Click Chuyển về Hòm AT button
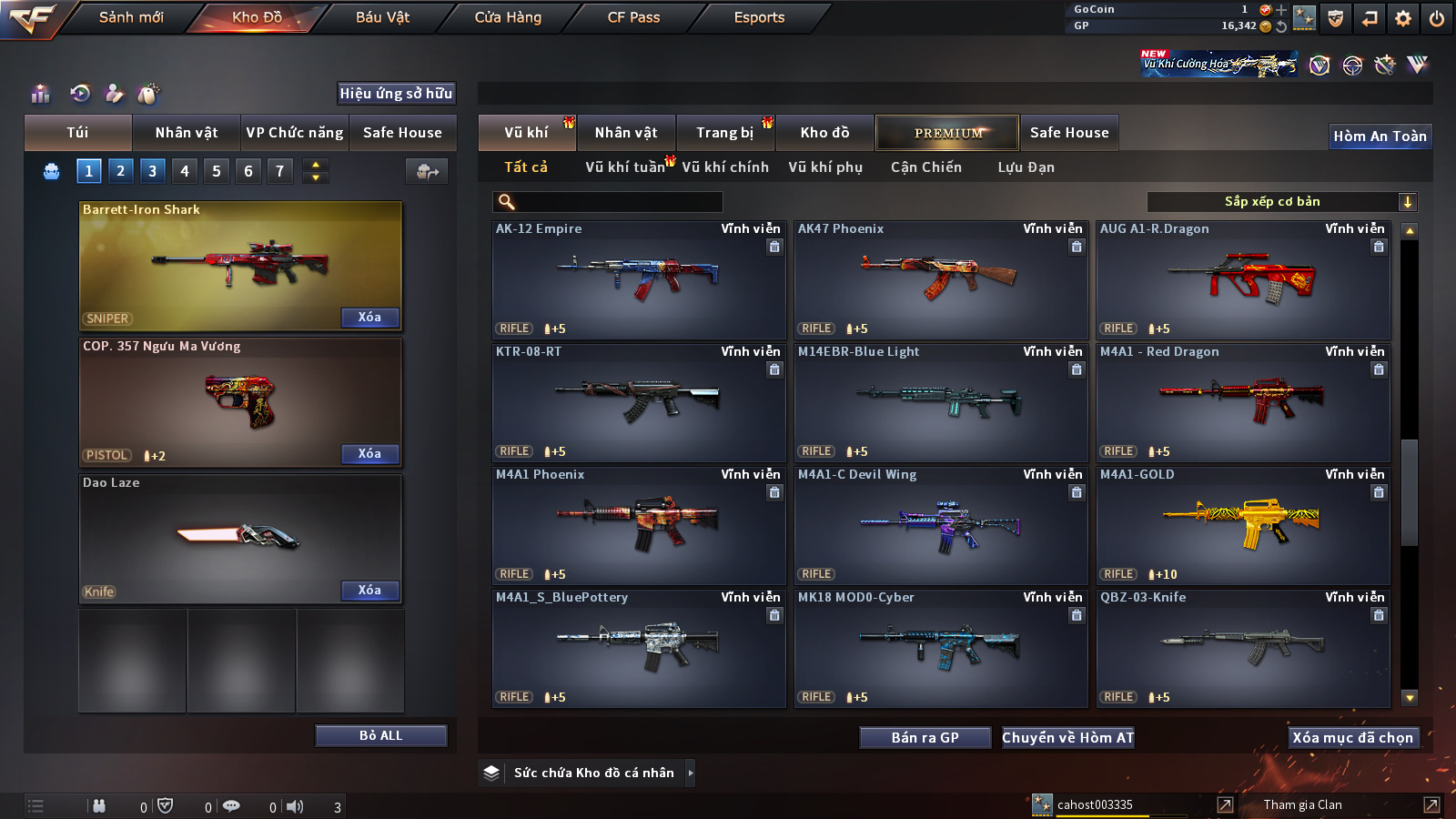This screenshot has width=1456, height=819. tap(1067, 738)
